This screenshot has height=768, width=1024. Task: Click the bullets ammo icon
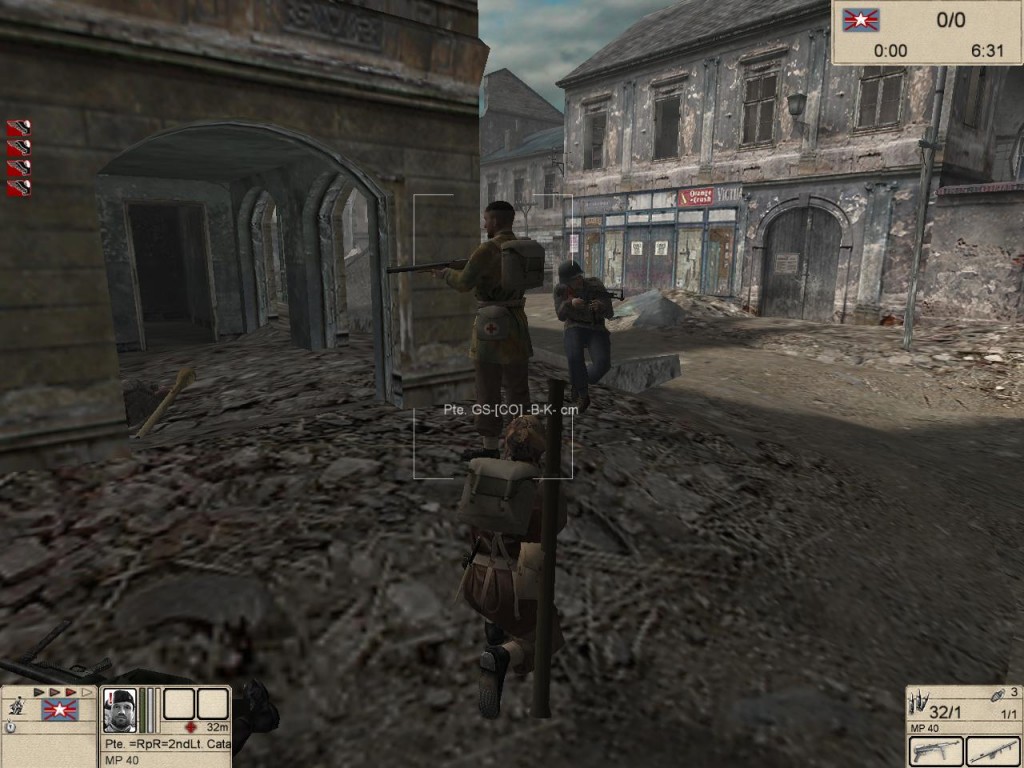[920, 699]
